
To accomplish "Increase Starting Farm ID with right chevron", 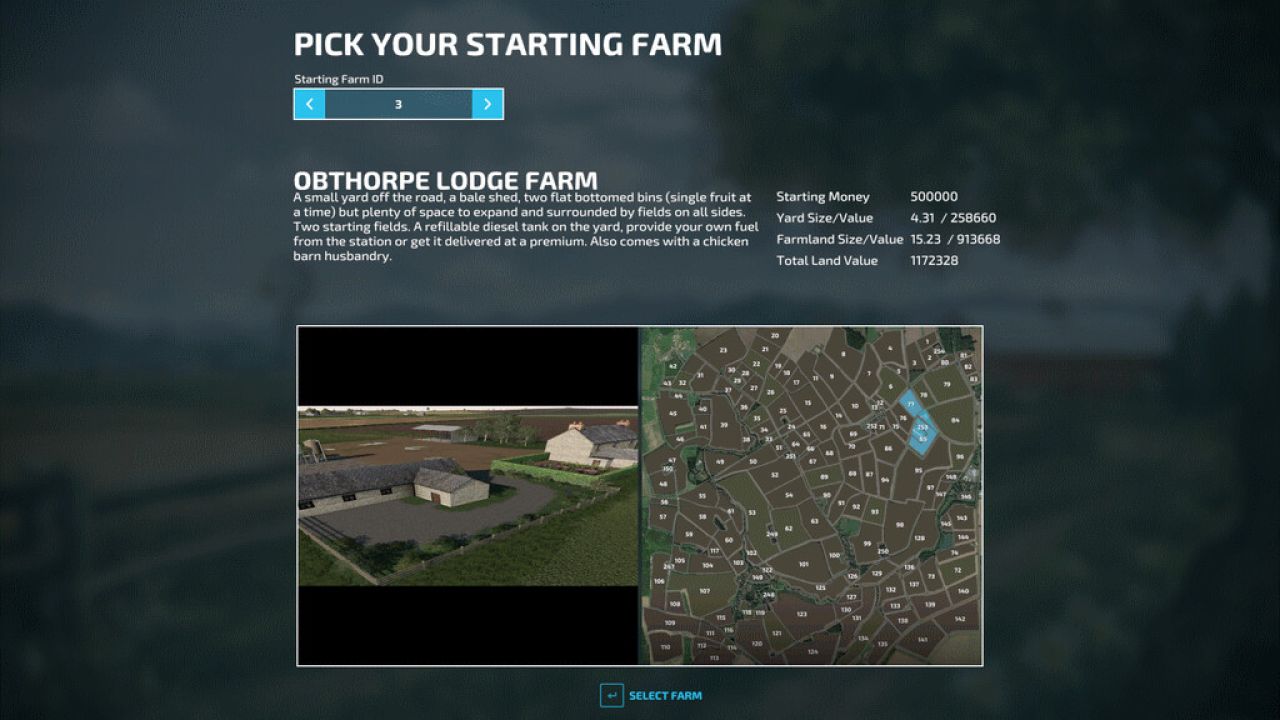I will coord(489,104).
